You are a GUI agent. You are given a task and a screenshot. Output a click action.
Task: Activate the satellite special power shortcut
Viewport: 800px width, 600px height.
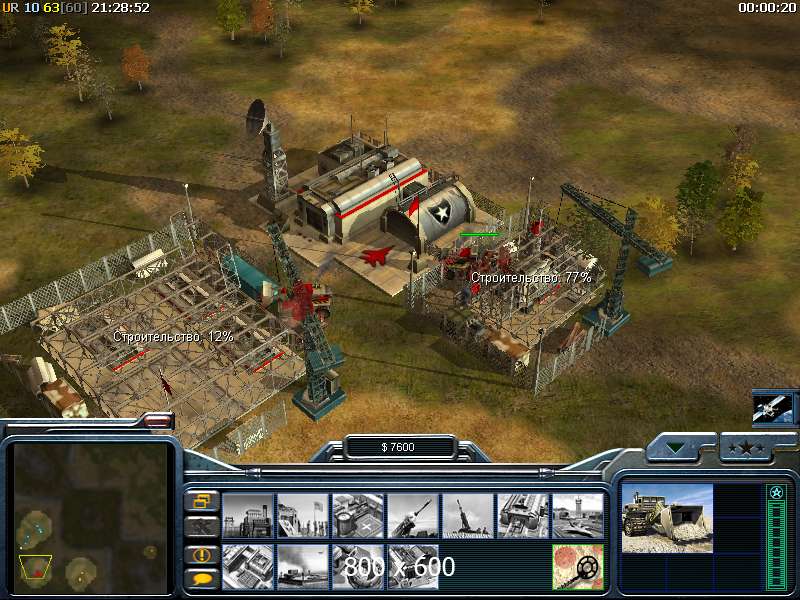(x=773, y=409)
